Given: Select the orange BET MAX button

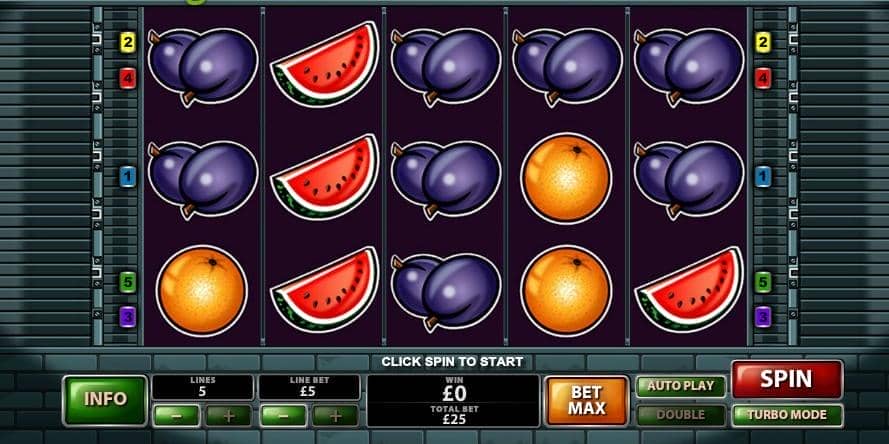Looking at the screenshot, I should pyautogui.click(x=586, y=400).
